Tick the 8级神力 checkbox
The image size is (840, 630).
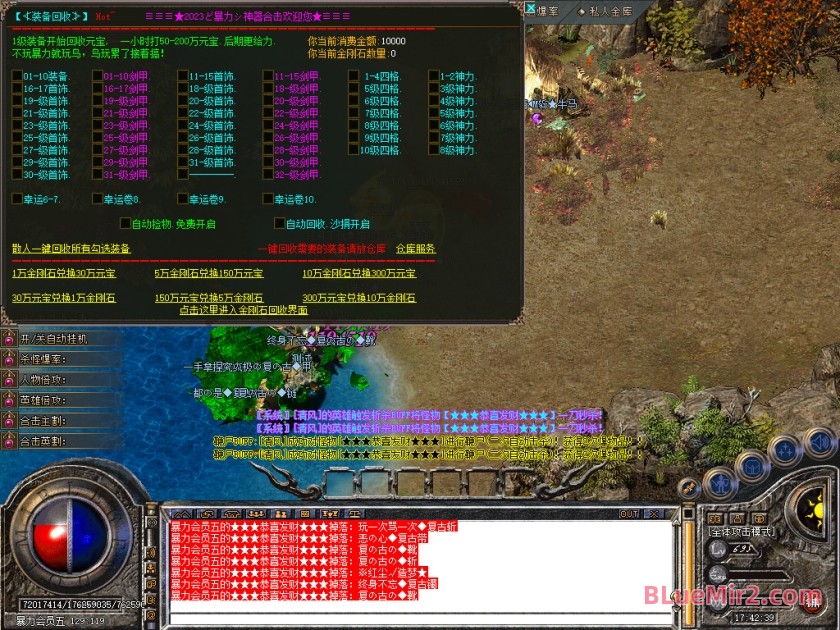tap(433, 150)
